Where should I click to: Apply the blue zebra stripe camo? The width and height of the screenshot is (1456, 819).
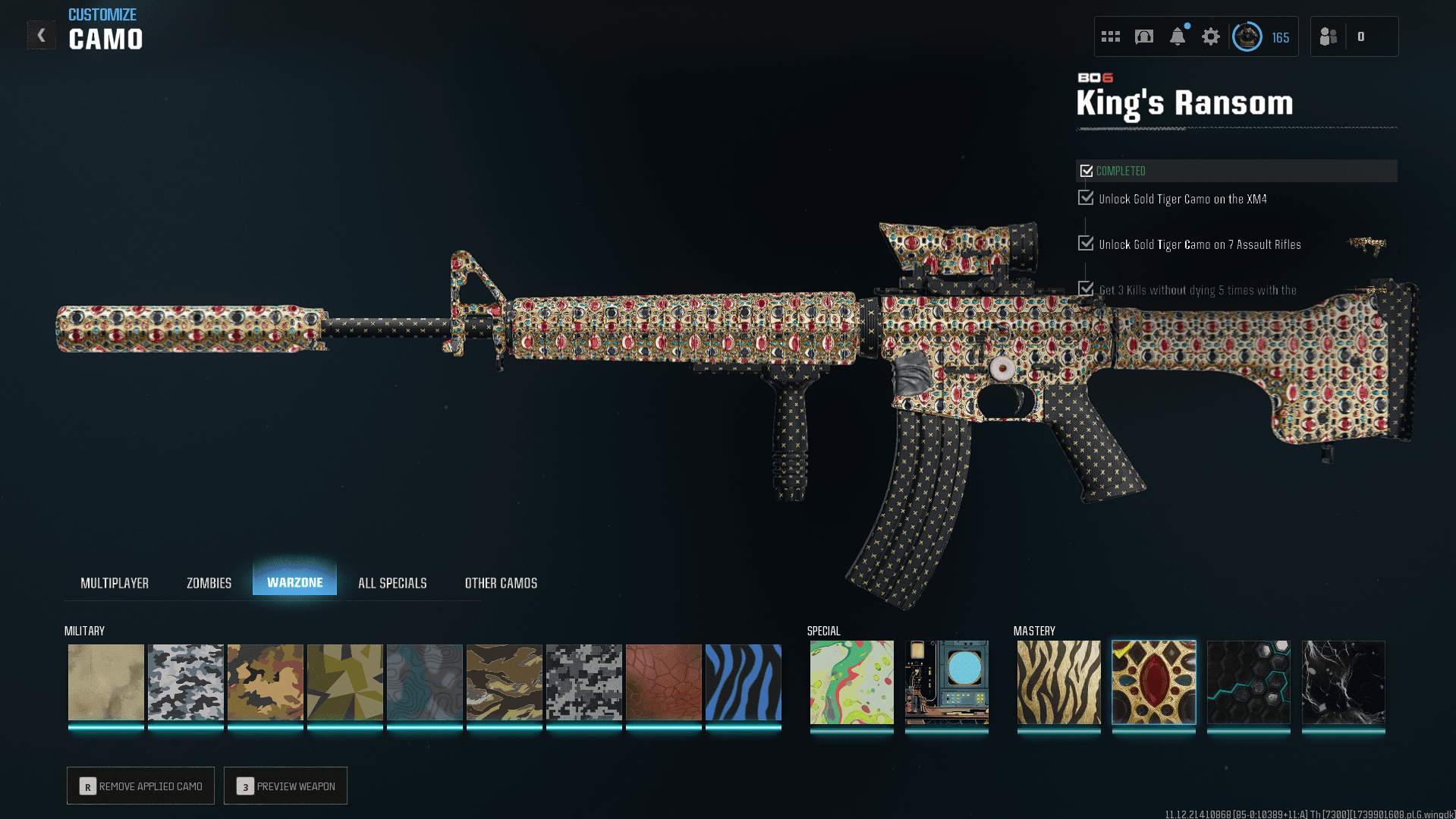pos(743,682)
